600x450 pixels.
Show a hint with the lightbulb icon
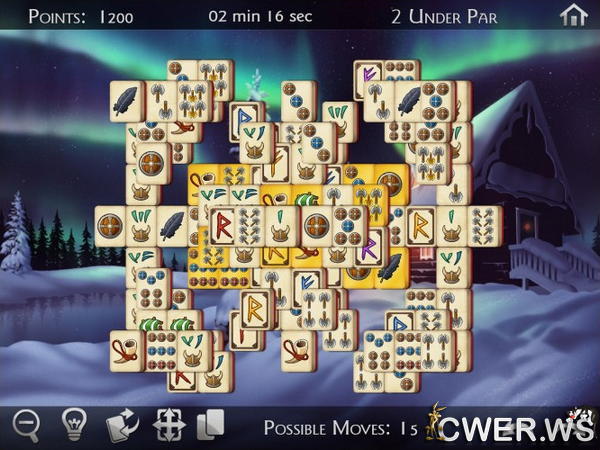(73, 424)
